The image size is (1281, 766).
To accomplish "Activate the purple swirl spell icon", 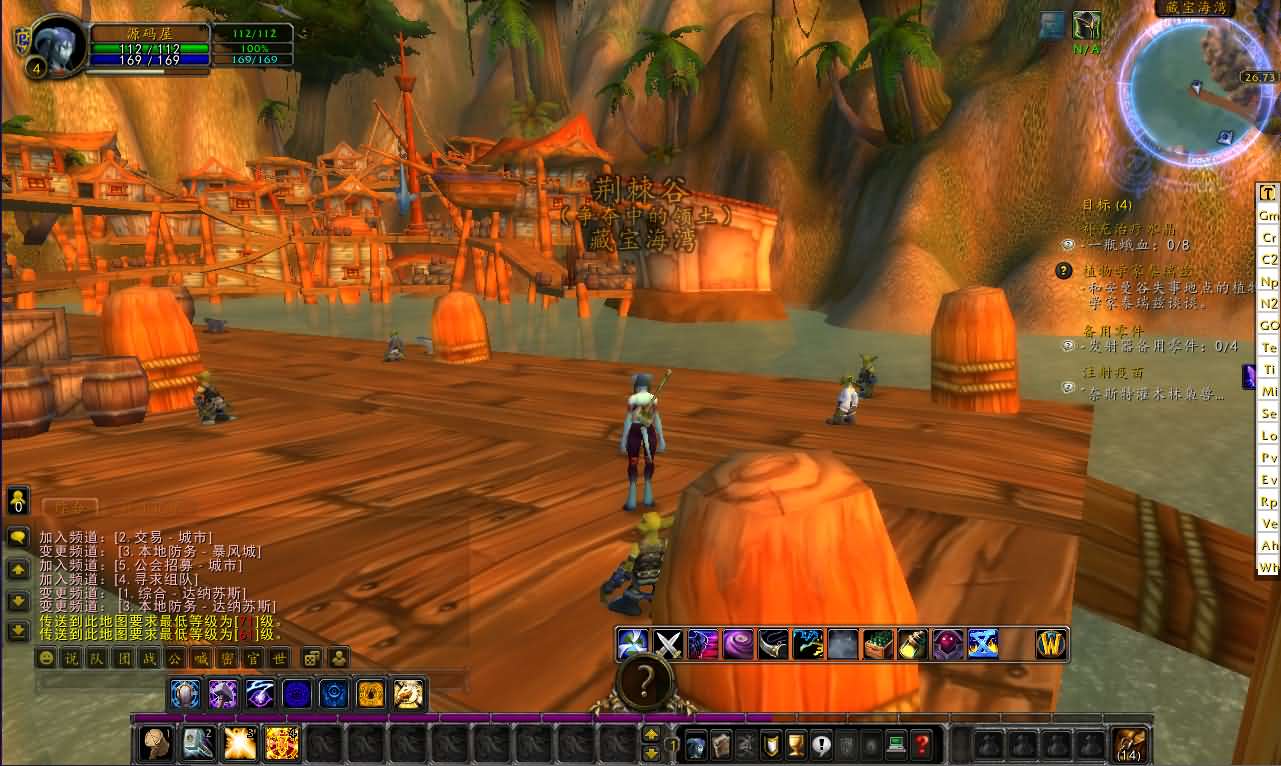I will coord(738,644).
